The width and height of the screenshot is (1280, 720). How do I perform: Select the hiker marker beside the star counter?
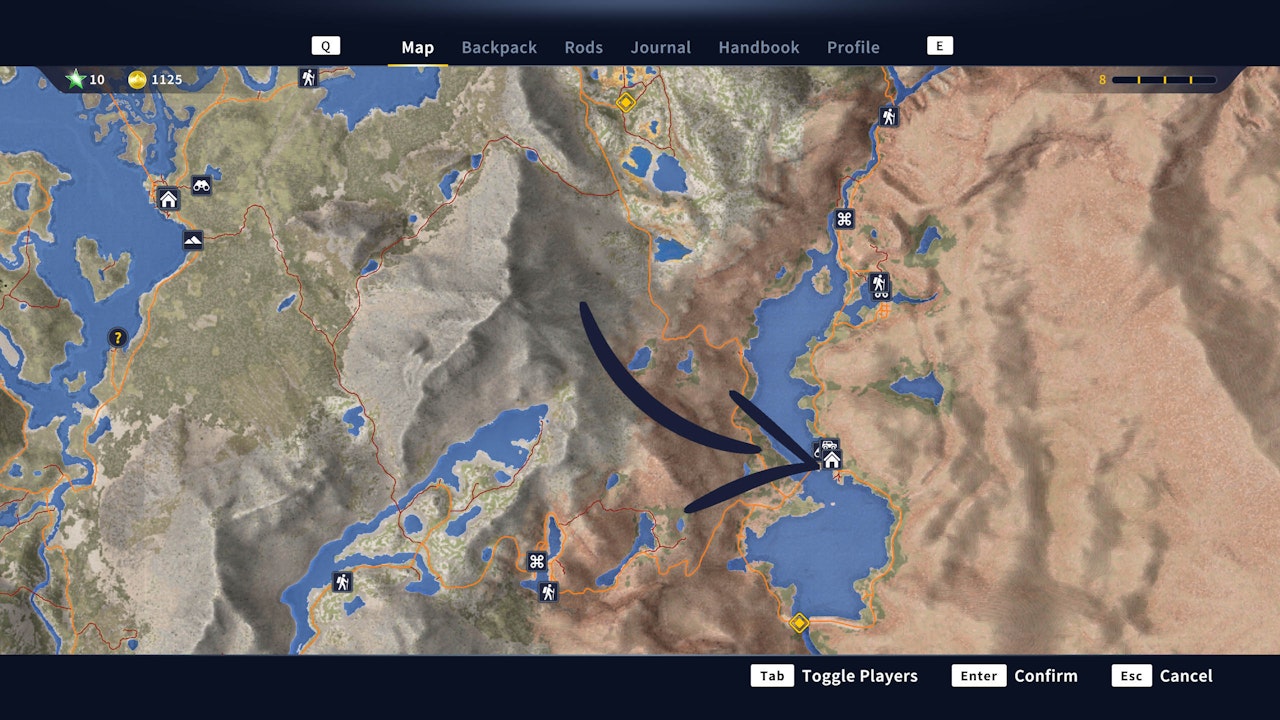point(308,77)
